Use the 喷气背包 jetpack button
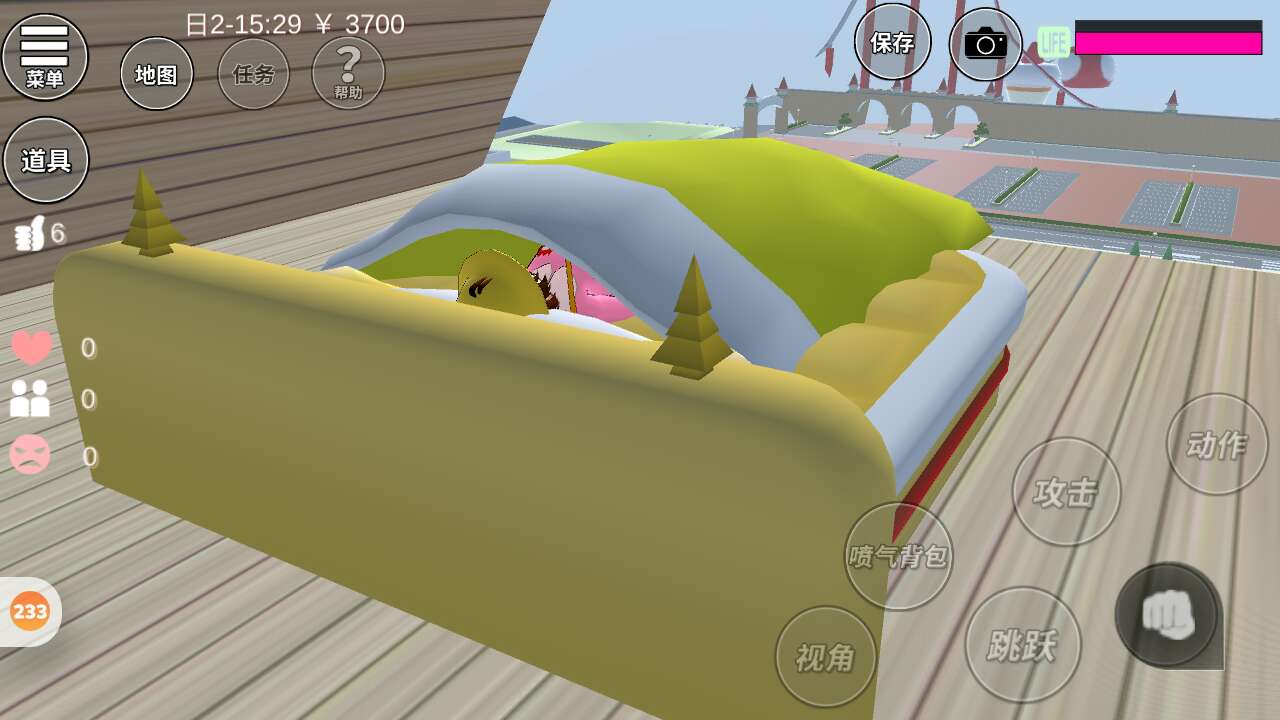The width and height of the screenshot is (1280, 720). pyautogui.click(x=898, y=556)
